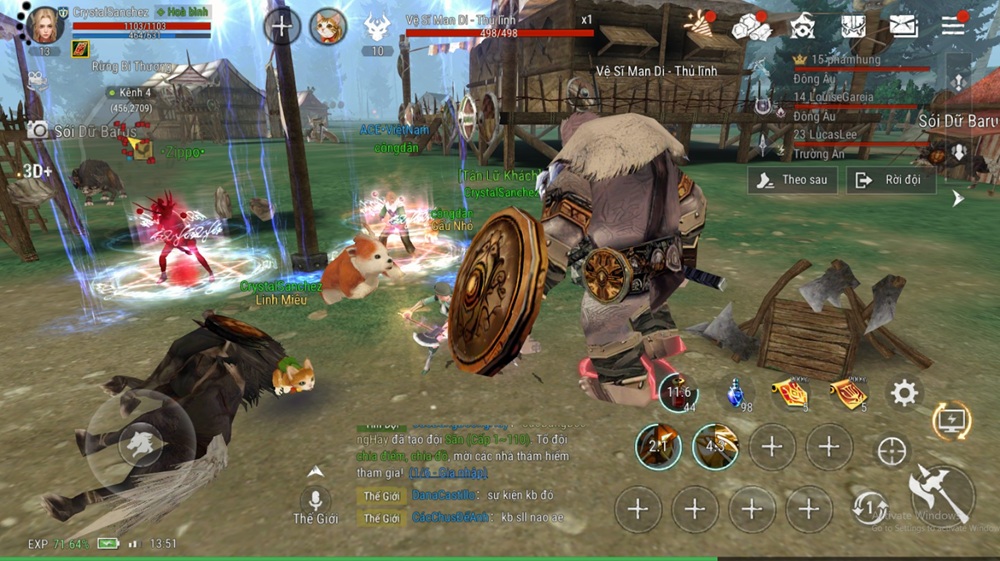Open the main hamburger menu

pos(953,26)
